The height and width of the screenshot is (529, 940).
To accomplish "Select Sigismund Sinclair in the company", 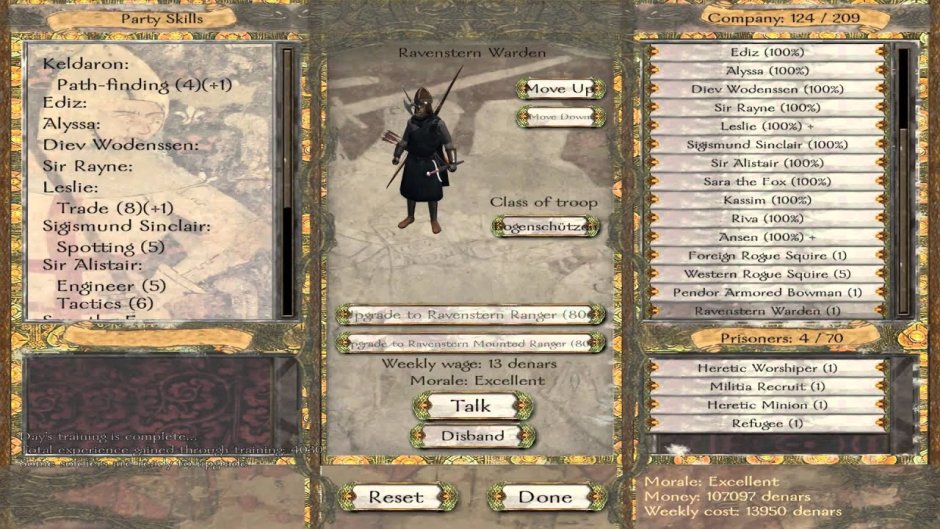I will [768, 145].
